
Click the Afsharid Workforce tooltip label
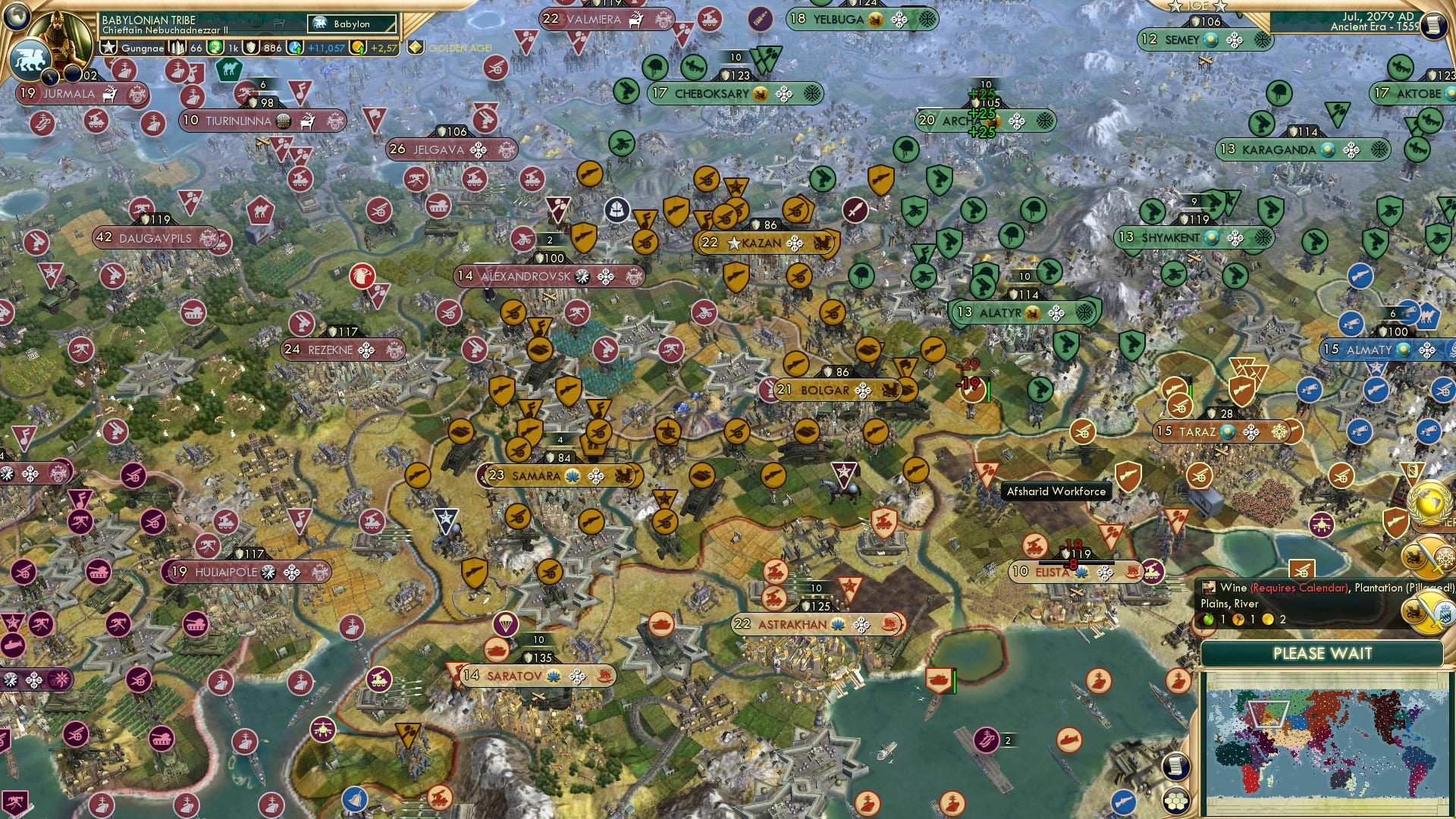coord(1056,491)
